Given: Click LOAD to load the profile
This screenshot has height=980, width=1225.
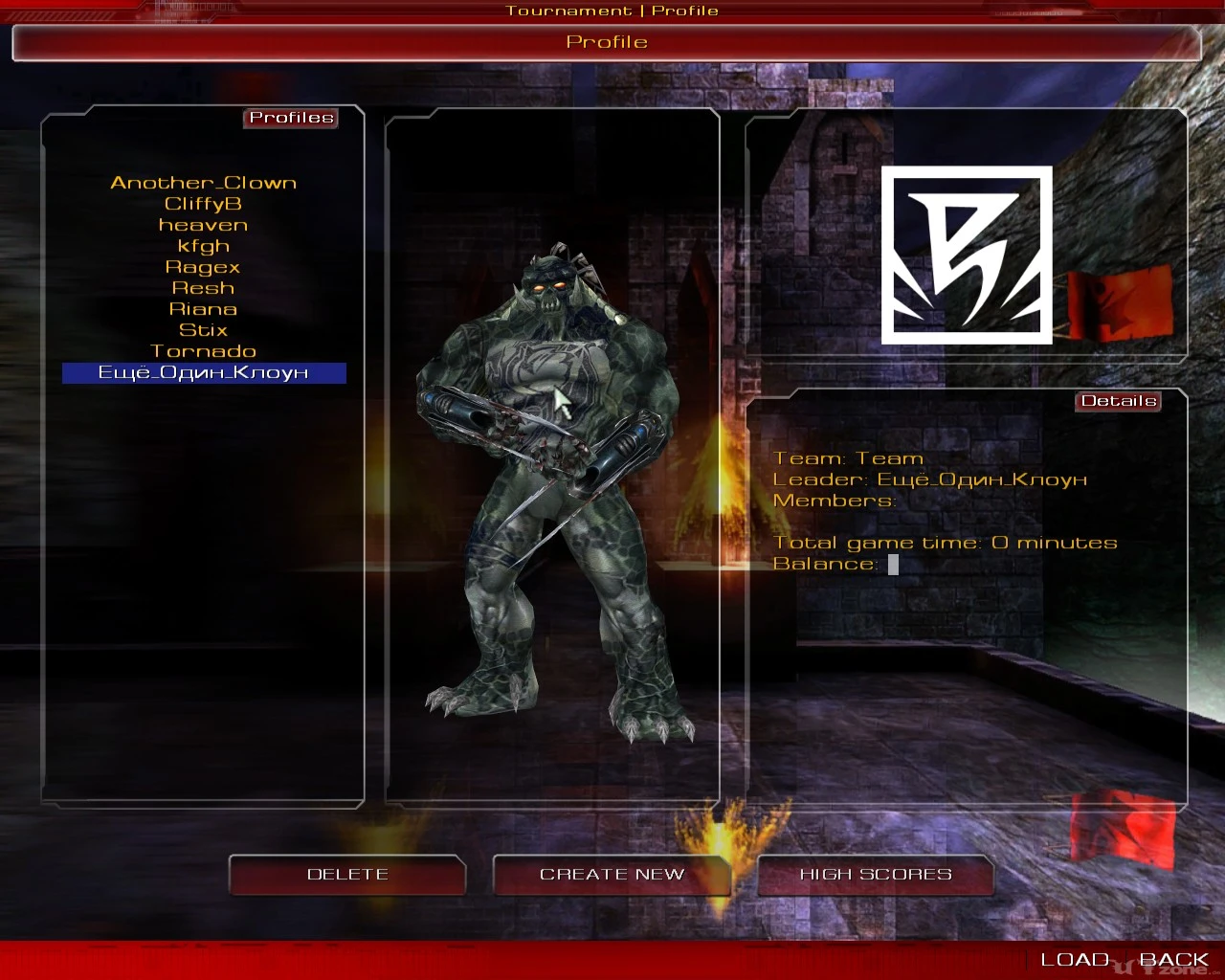Looking at the screenshot, I should (x=1077, y=958).
